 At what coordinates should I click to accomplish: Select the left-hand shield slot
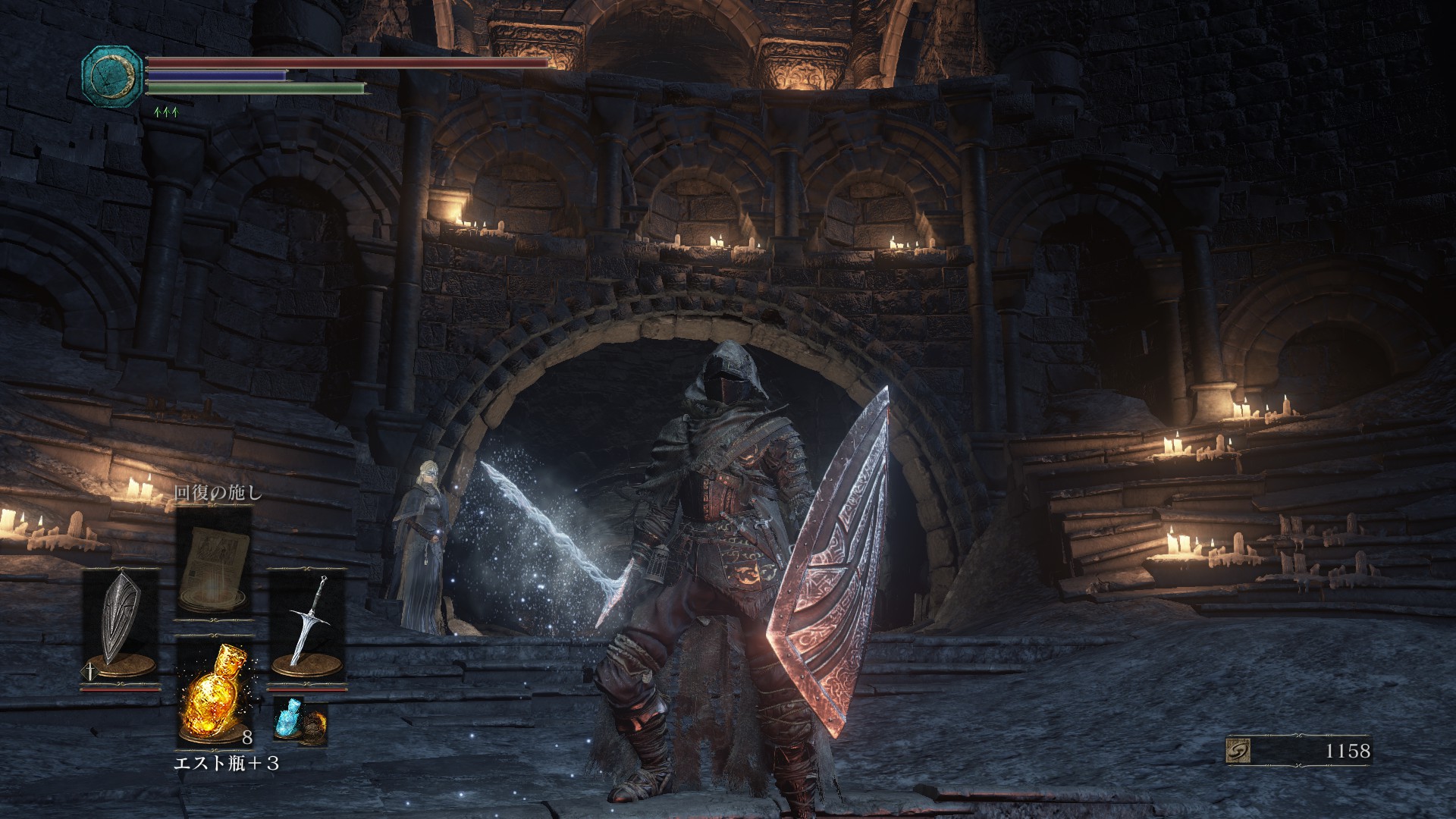coord(121,628)
